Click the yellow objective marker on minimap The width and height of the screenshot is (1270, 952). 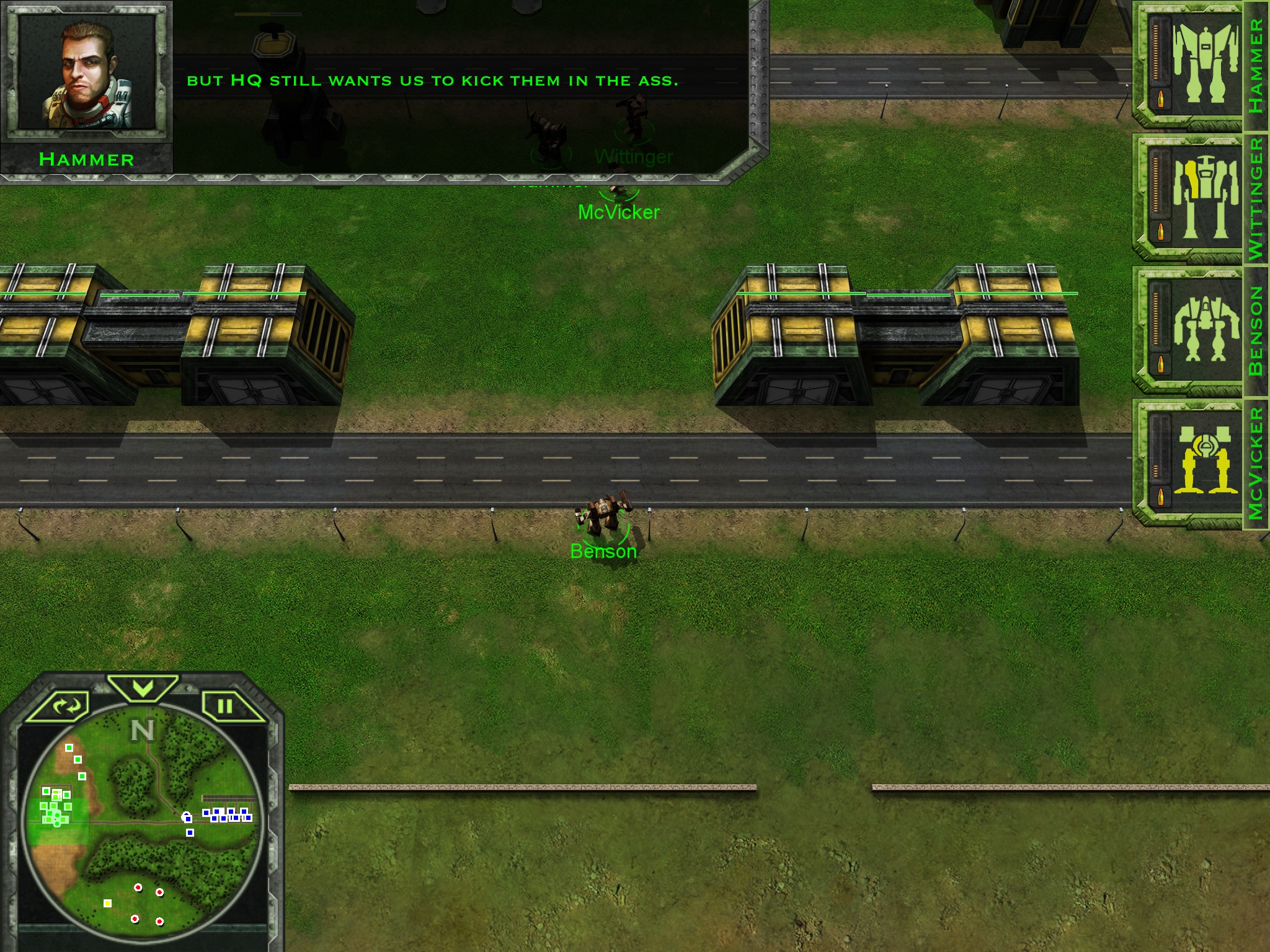pyautogui.click(x=107, y=903)
